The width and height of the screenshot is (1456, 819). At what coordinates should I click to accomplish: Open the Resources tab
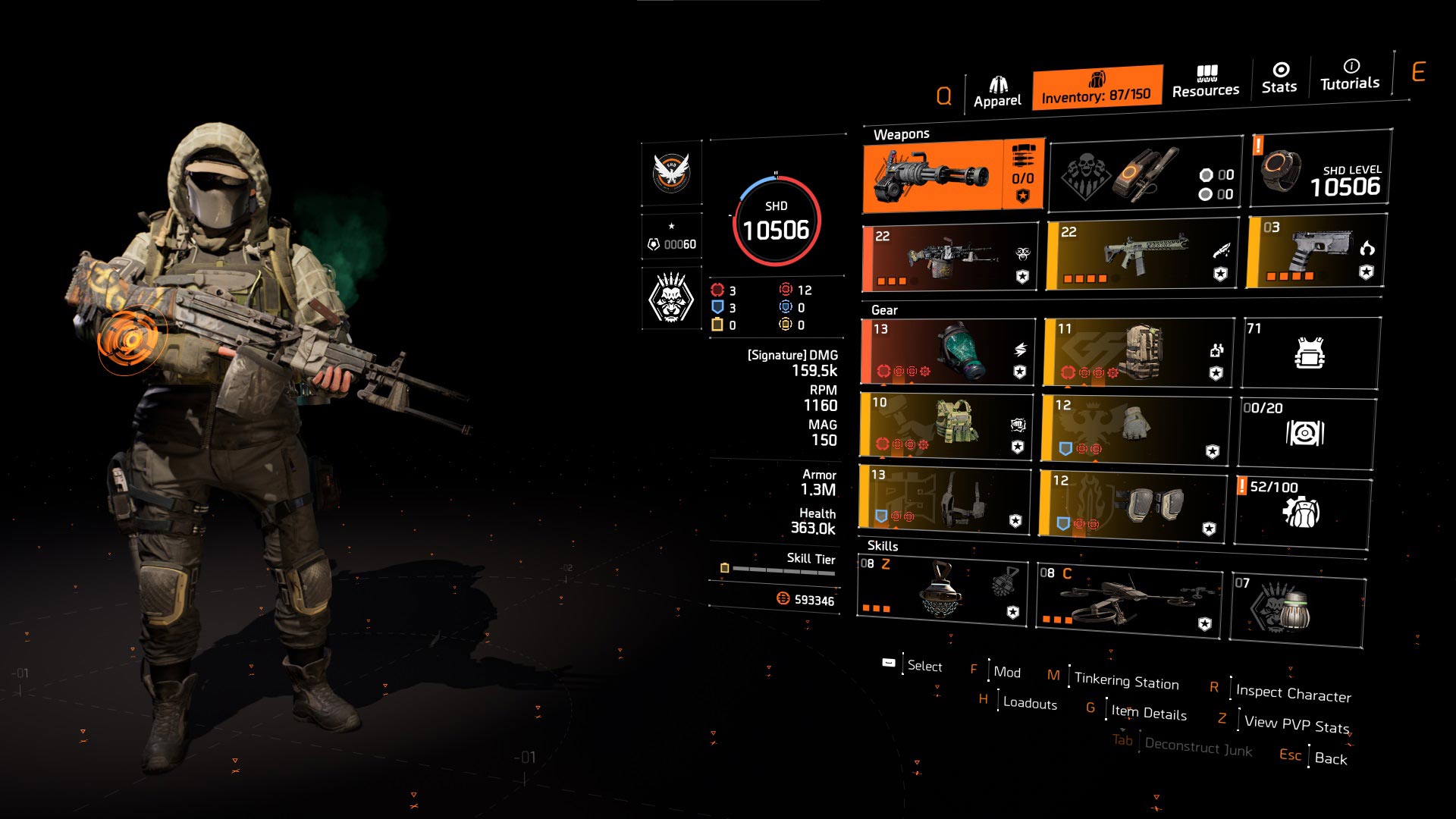coord(1206,82)
